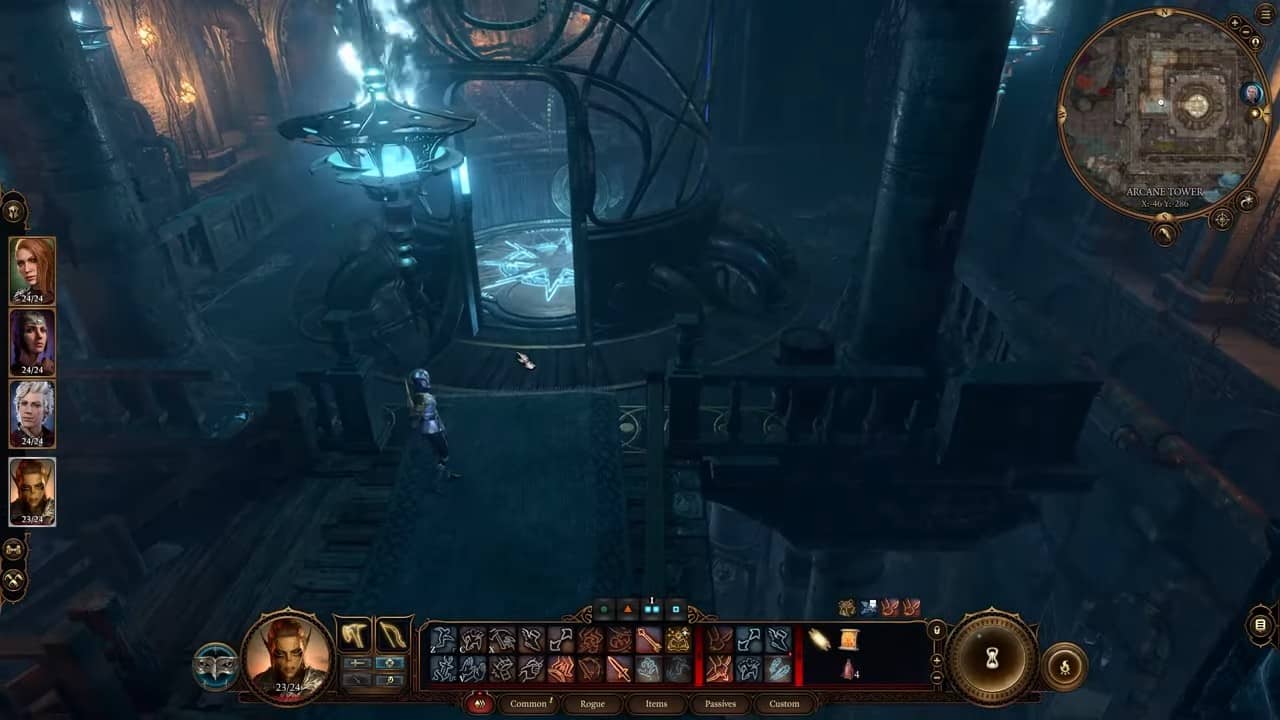Select the red-haired companion portrait
This screenshot has width=1280, height=720.
tap(32, 268)
